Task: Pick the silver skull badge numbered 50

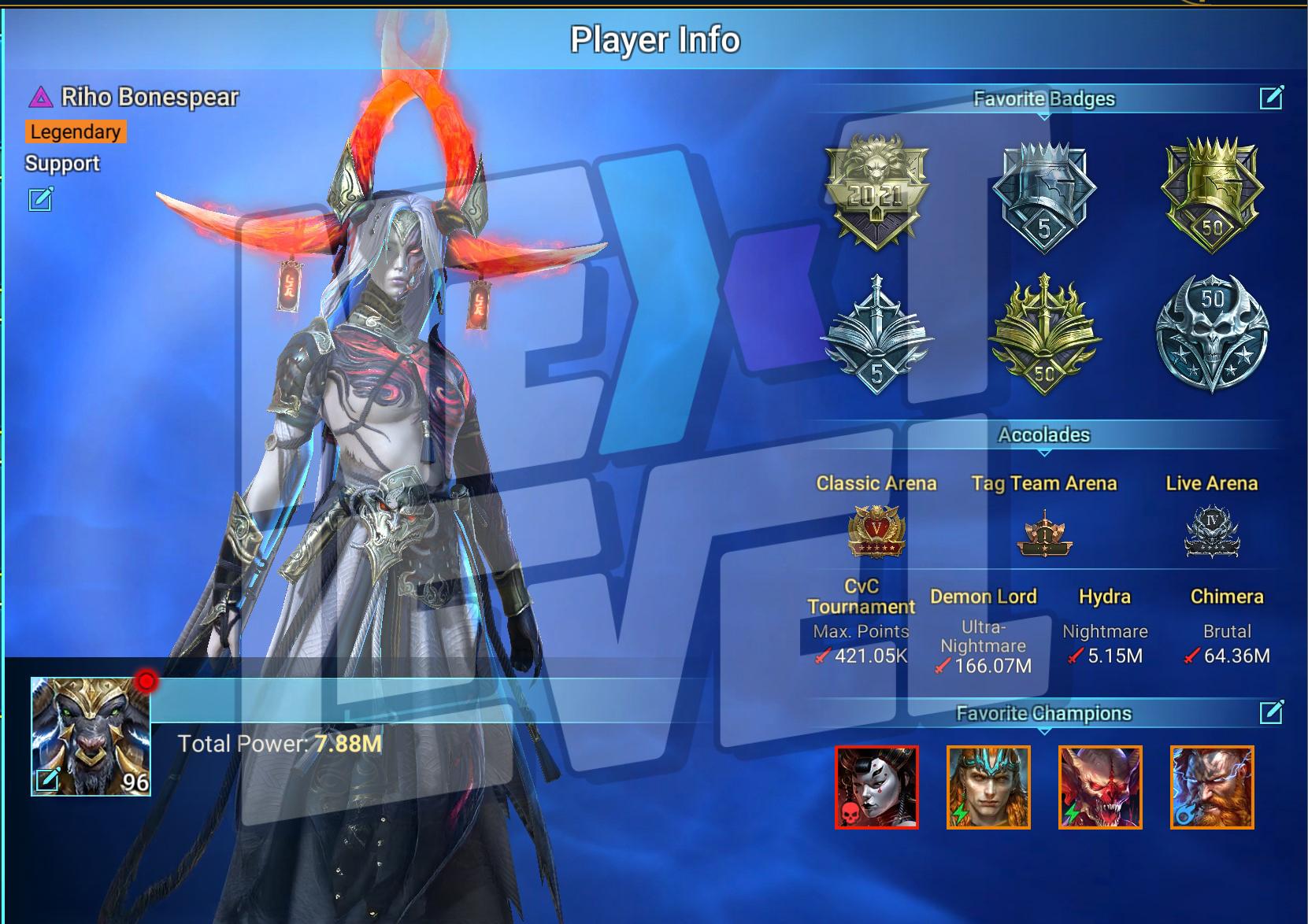Action: tap(1211, 333)
